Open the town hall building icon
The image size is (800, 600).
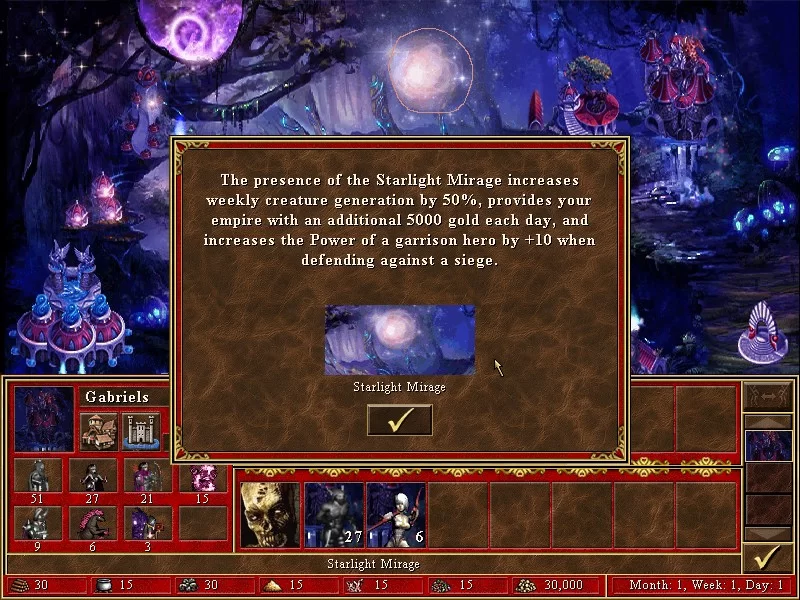click(99, 431)
